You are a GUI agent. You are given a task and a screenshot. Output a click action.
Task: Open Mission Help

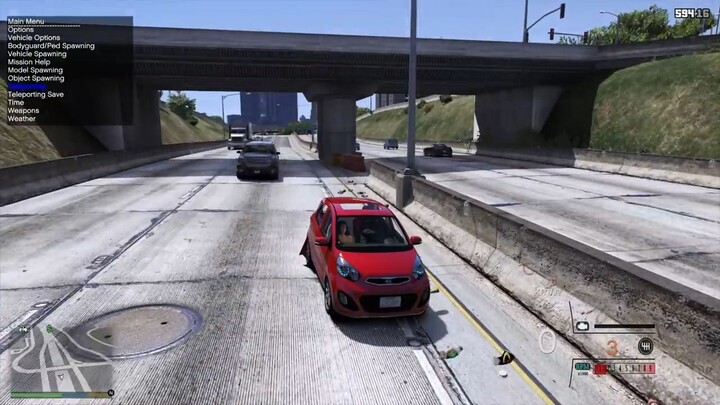click(29, 62)
